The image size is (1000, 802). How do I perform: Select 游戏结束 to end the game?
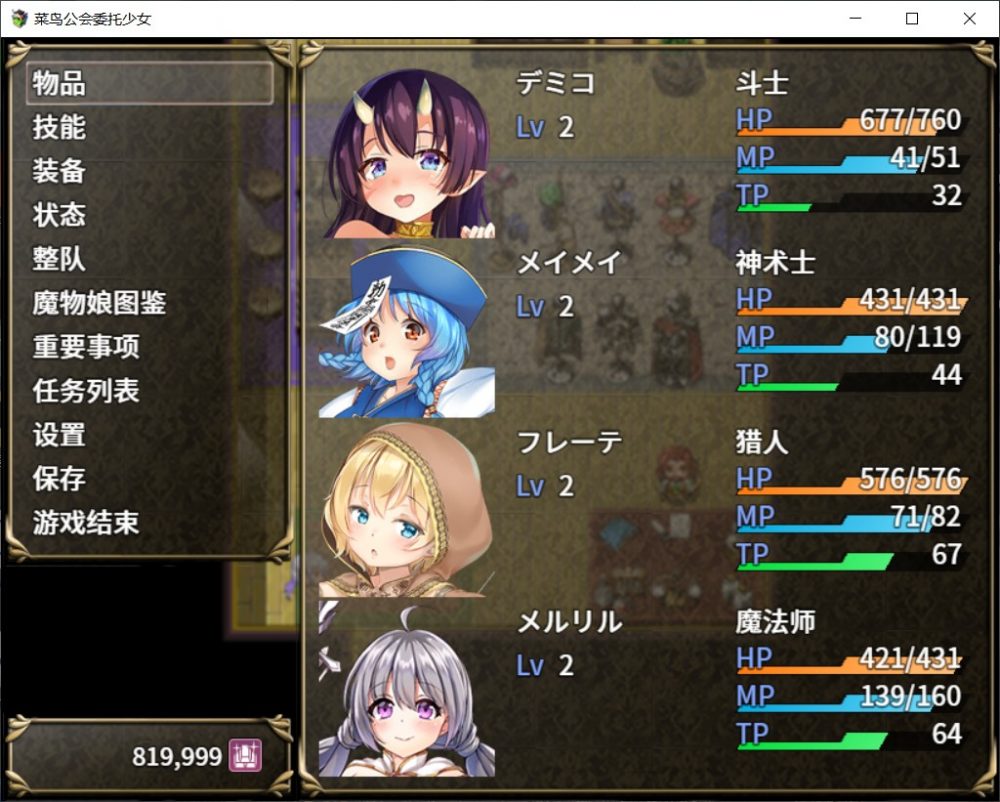(x=150, y=523)
